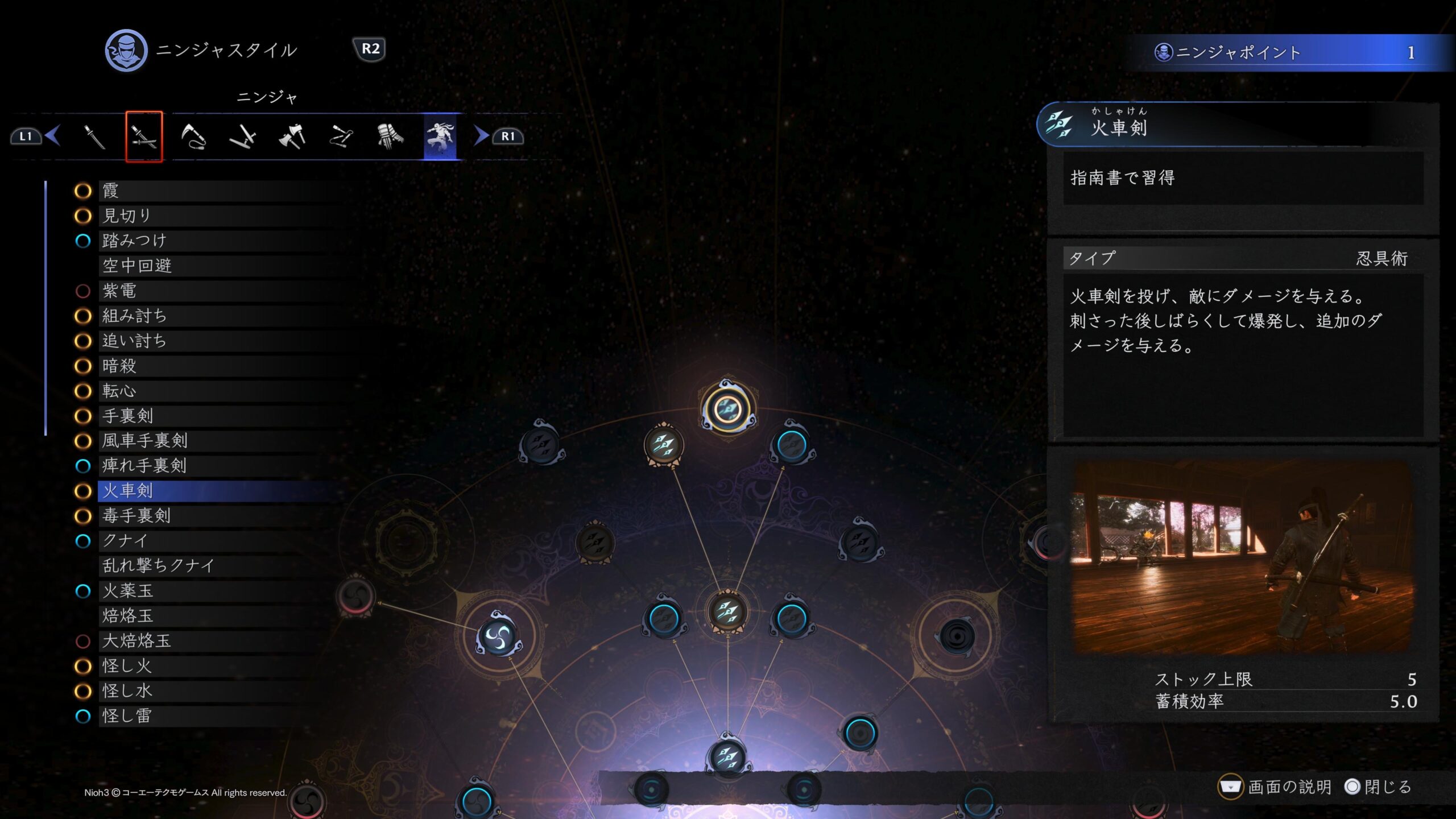Open the dual swords weapon tab
This screenshot has width=1456, height=819.
click(x=144, y=136)
